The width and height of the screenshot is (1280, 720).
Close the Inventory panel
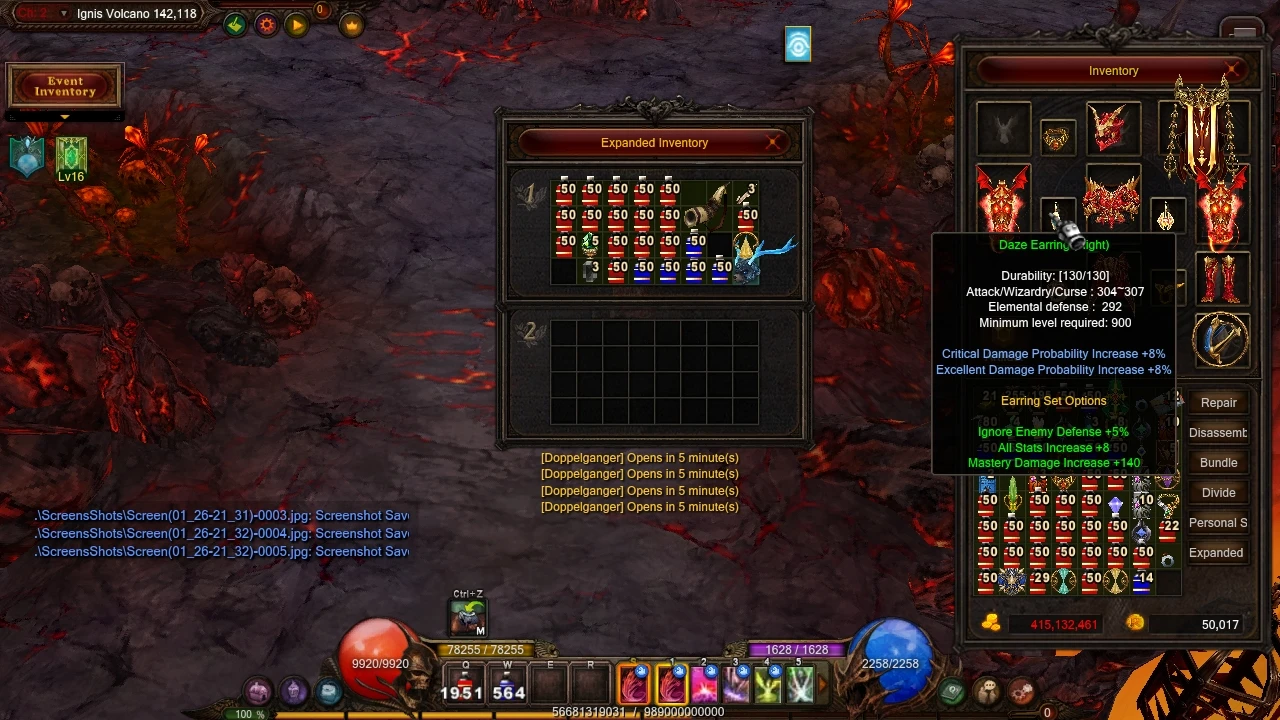tap(1235, 70)
